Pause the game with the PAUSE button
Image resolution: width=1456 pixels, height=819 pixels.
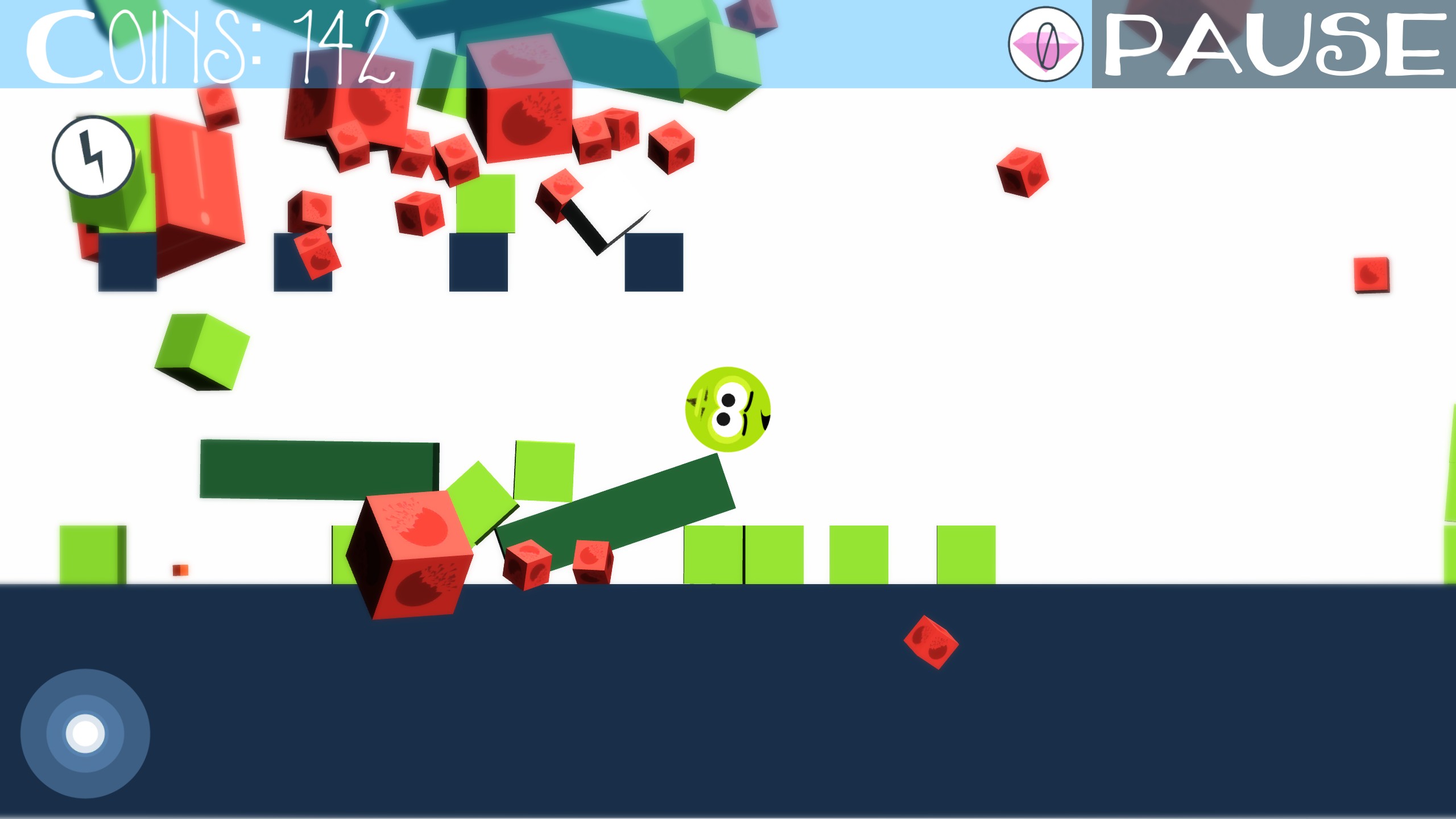1273,44
